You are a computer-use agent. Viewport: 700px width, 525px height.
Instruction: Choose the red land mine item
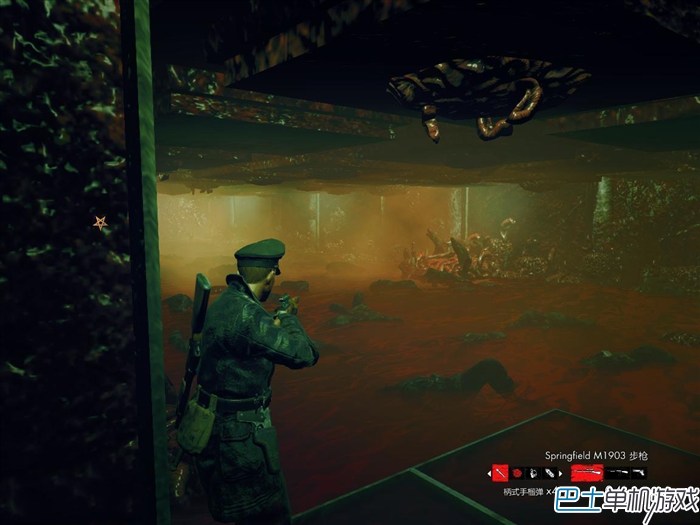point(517,473)
